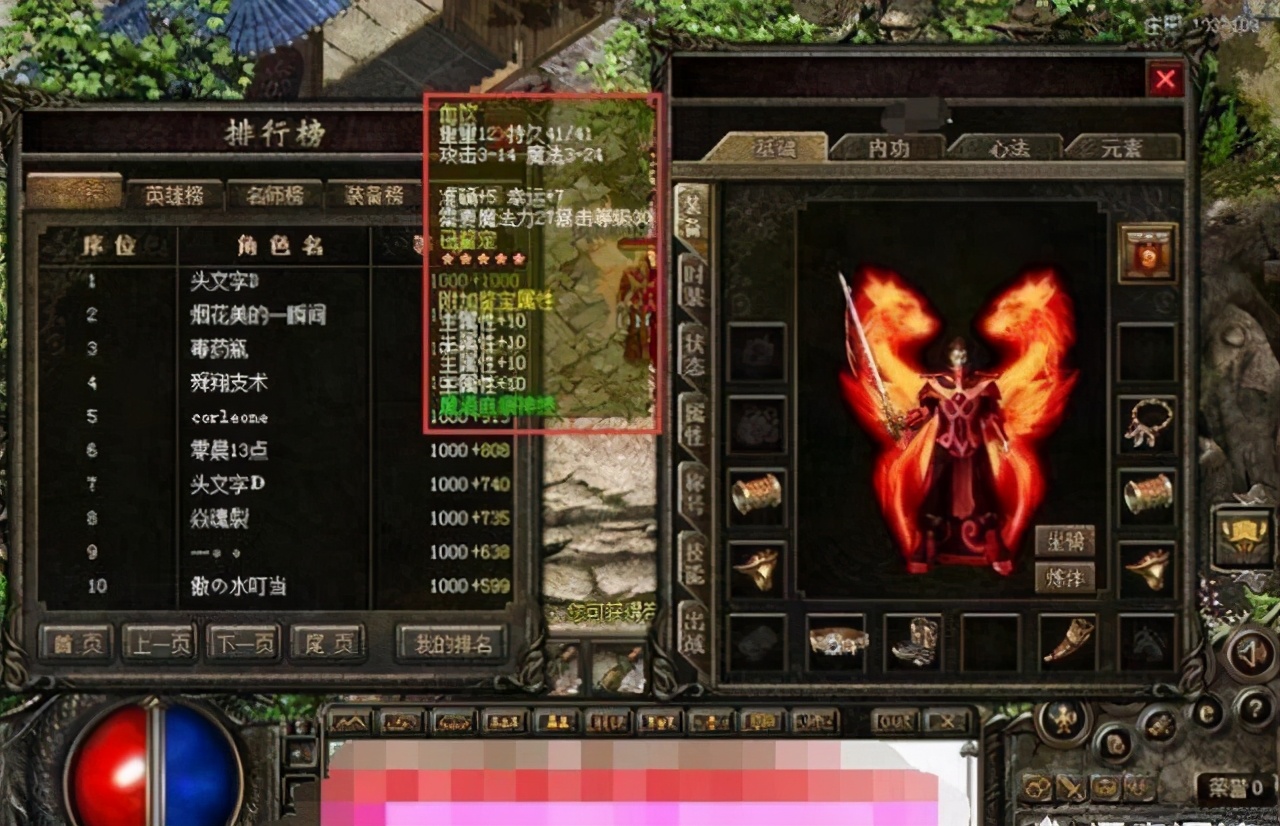Click the circular stacked-items icon near the help button

(x=1158, y=729)
